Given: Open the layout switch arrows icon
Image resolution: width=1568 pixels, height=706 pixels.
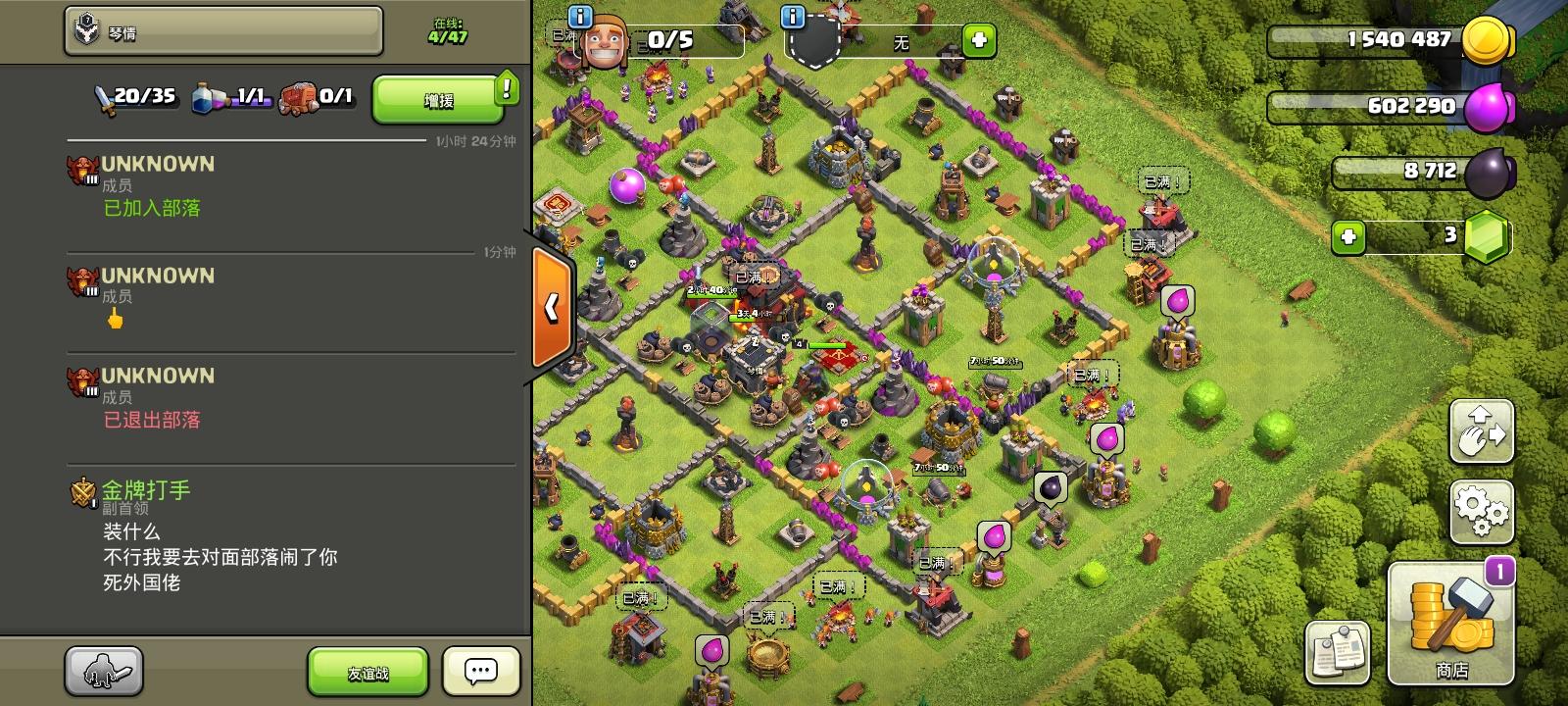Looking at the screenshot, I should [x=1482, y=431].
